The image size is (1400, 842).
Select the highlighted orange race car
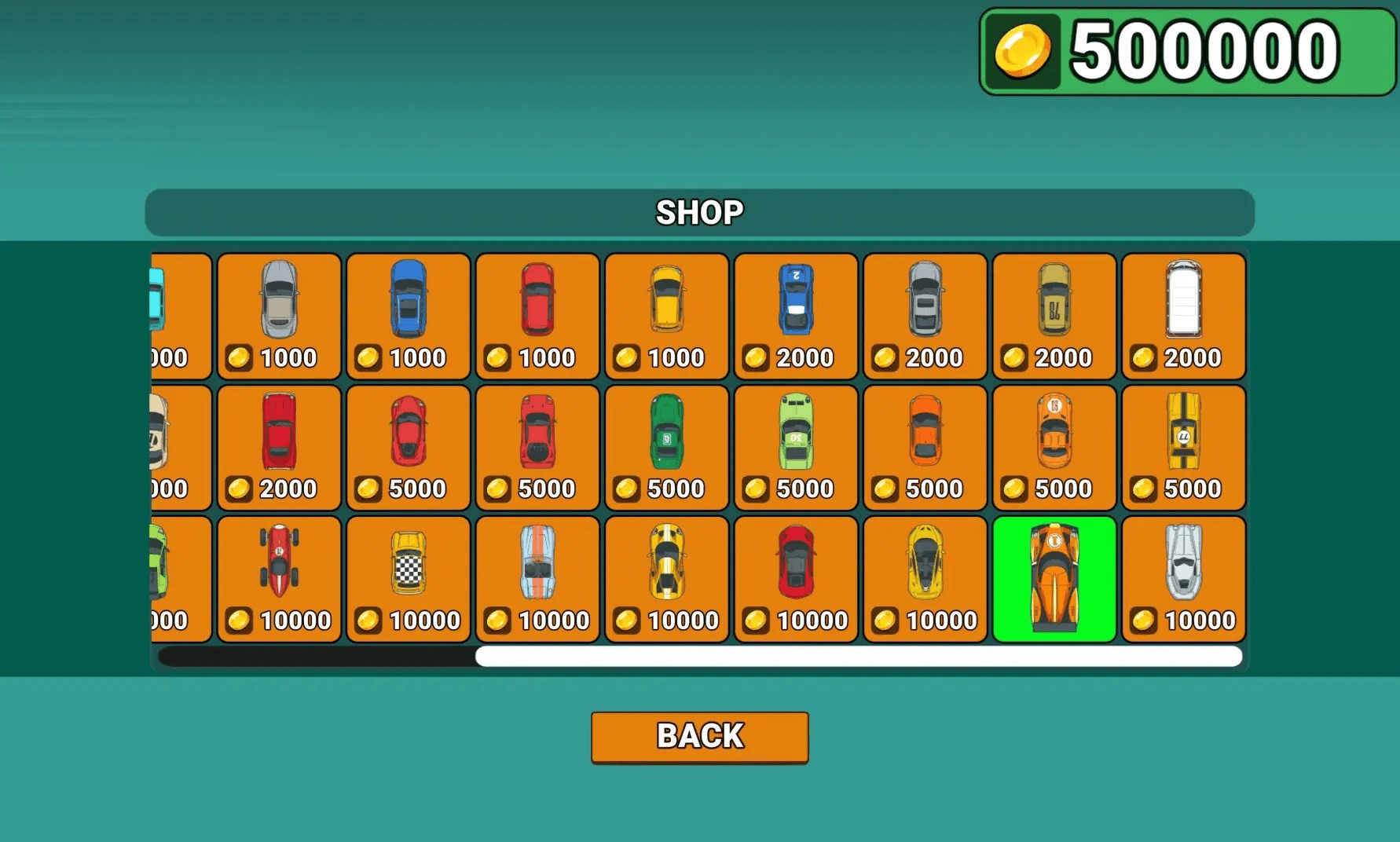tap(1054, 578)
